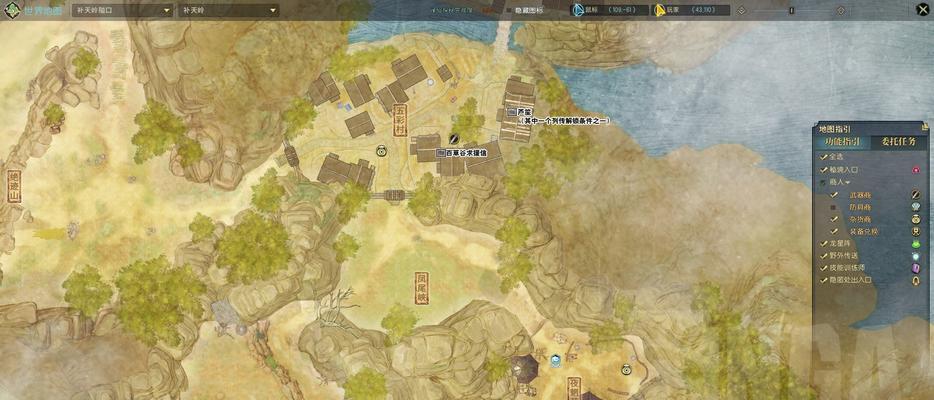
Task: Select the 百草谷求援信 quest marker
Action: (x=441, y=153)
